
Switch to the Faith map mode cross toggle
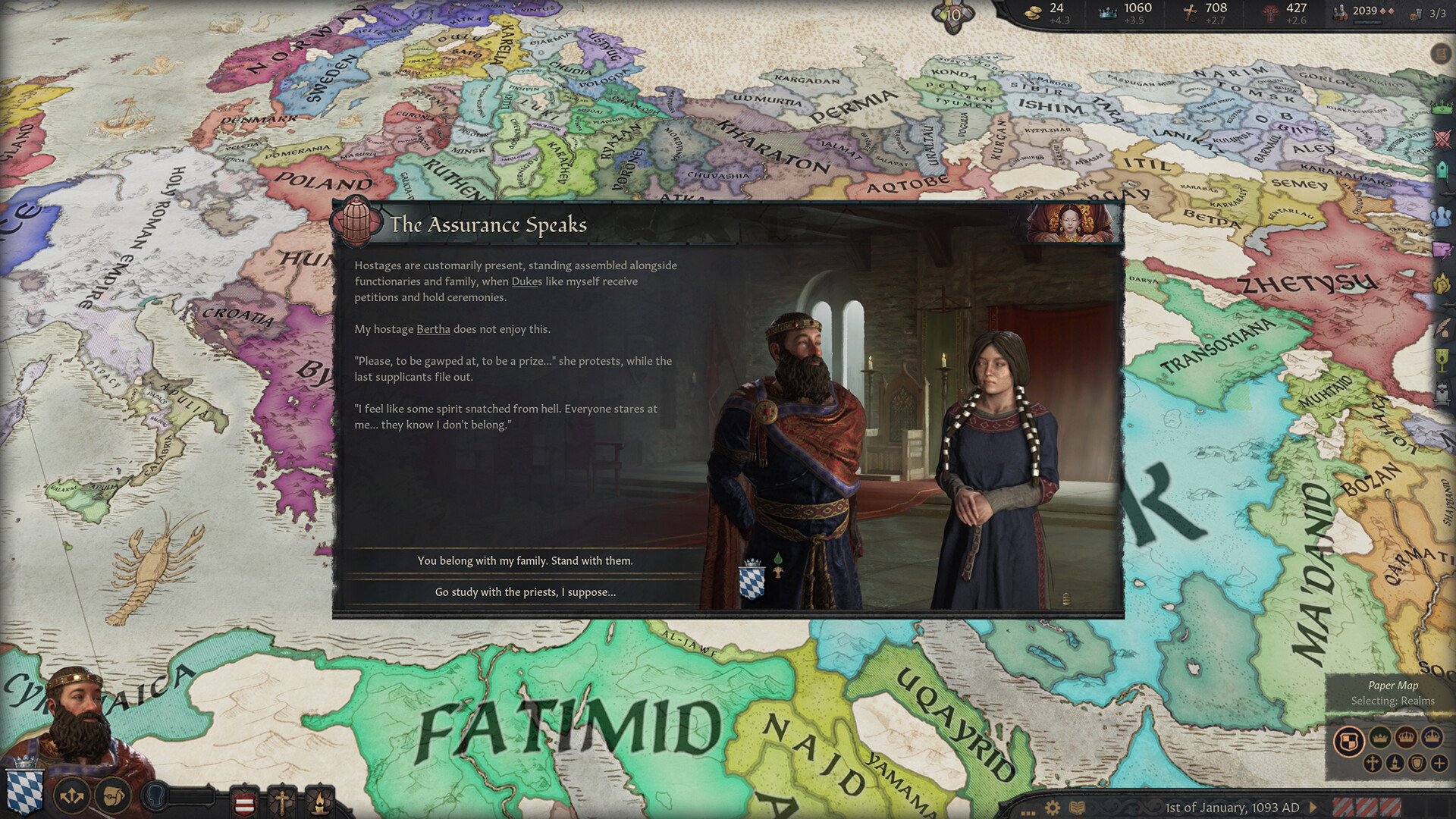click(x=1373, y=764)
